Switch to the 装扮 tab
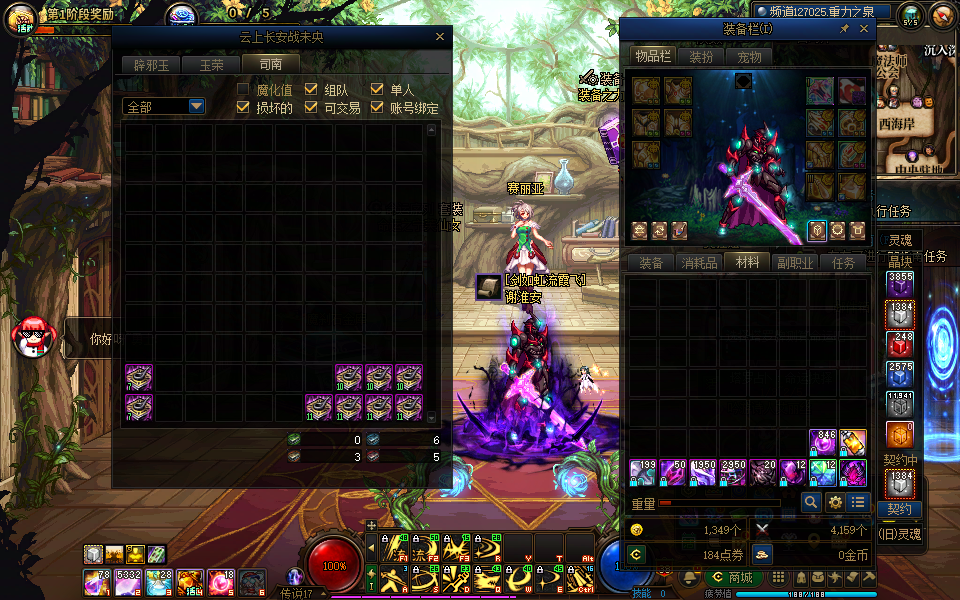960x600 pixels. tap(701, 57)
